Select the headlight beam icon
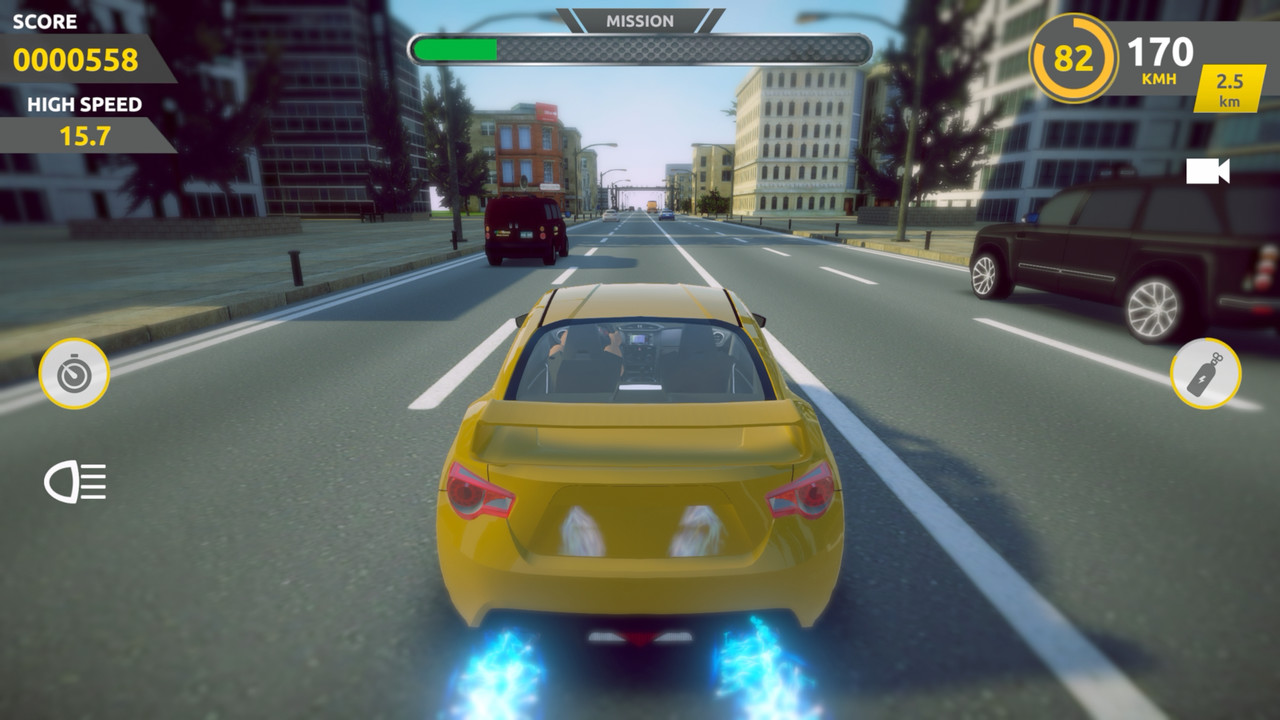This screenshot has width=1280, height=720. pos(75,482)
